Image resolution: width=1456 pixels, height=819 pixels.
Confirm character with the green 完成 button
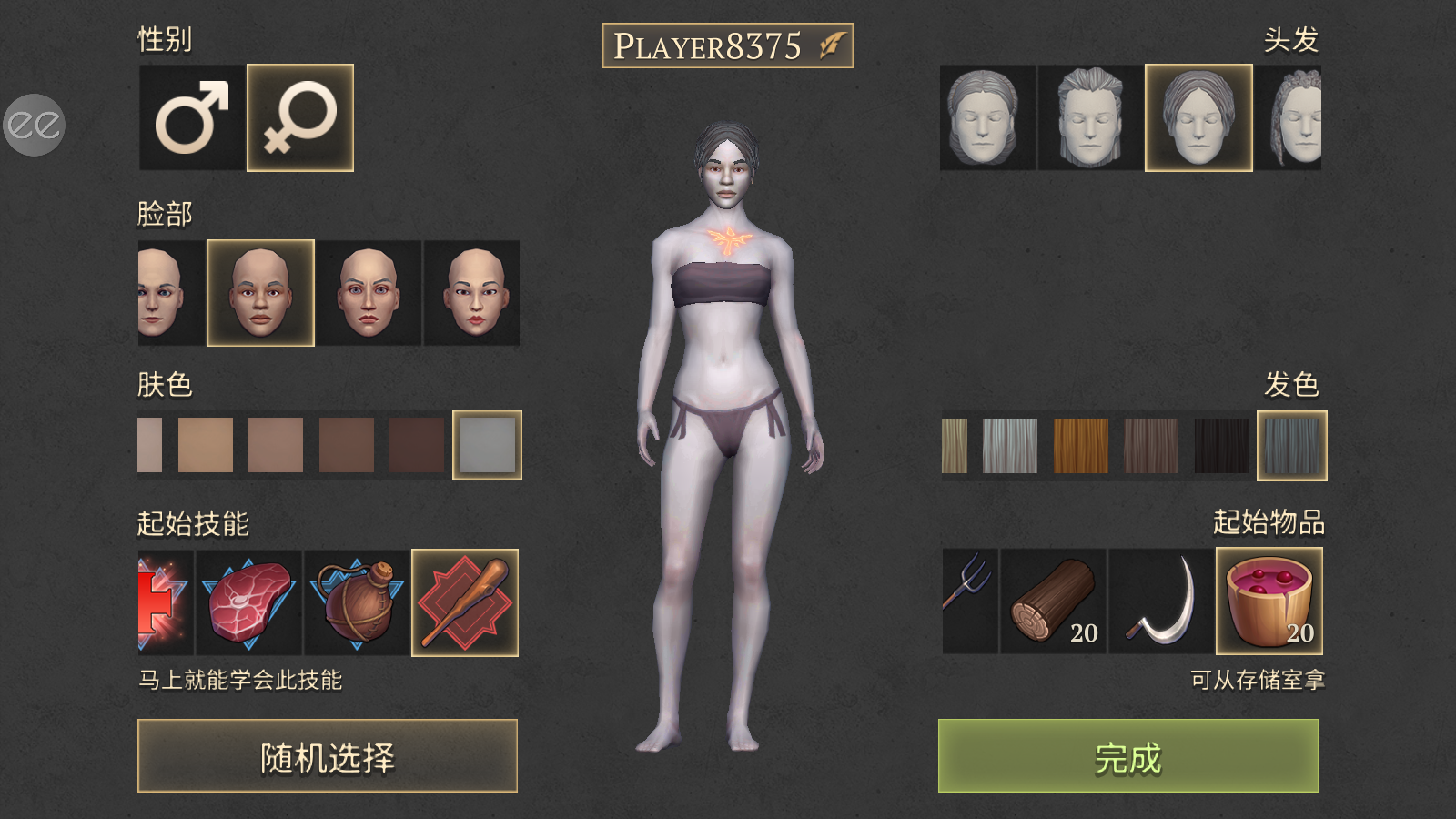point(1128,755)
